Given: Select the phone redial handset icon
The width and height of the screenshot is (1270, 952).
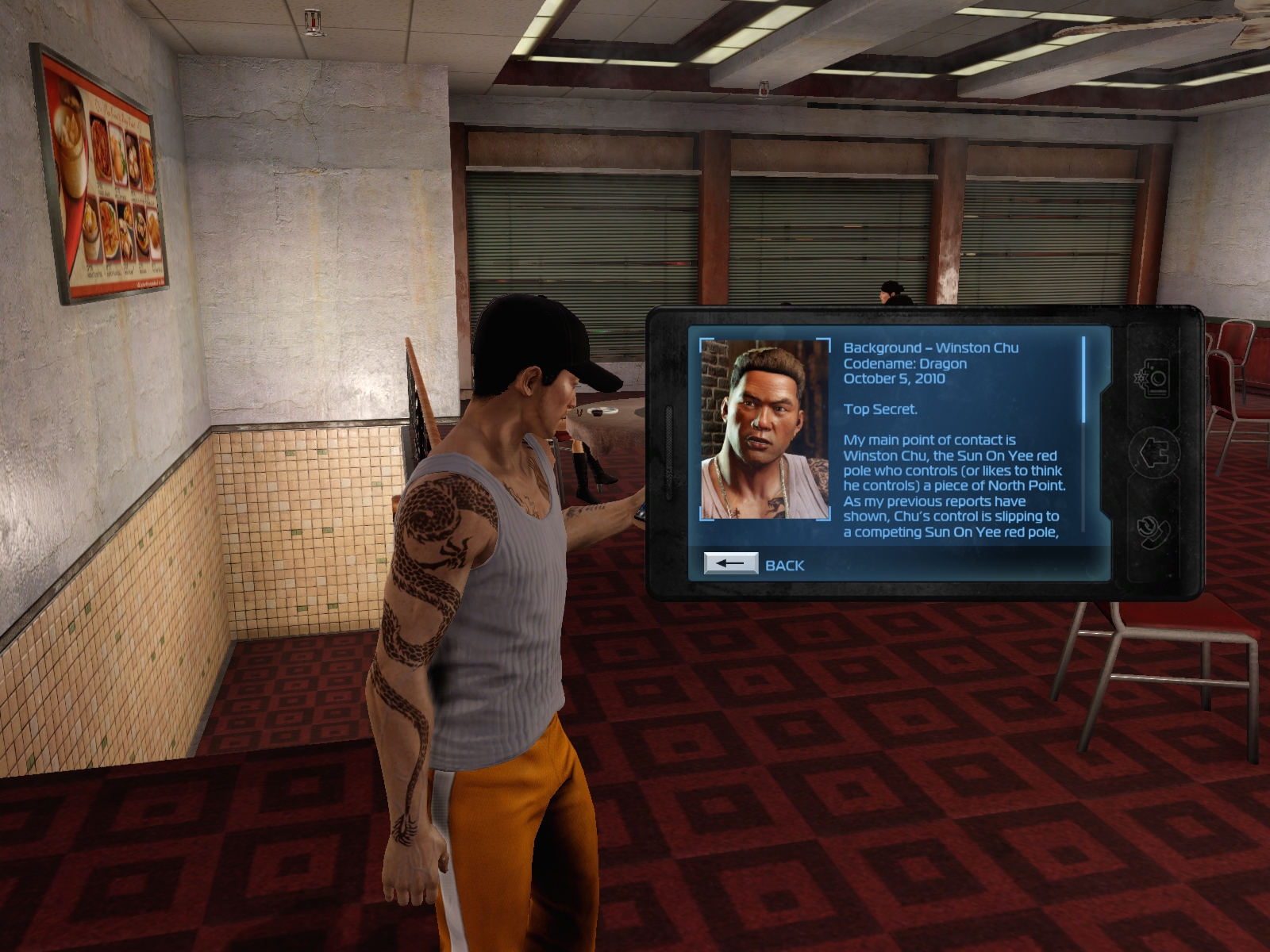Looking at the screenshot, I should click(x=1153, y=531).
